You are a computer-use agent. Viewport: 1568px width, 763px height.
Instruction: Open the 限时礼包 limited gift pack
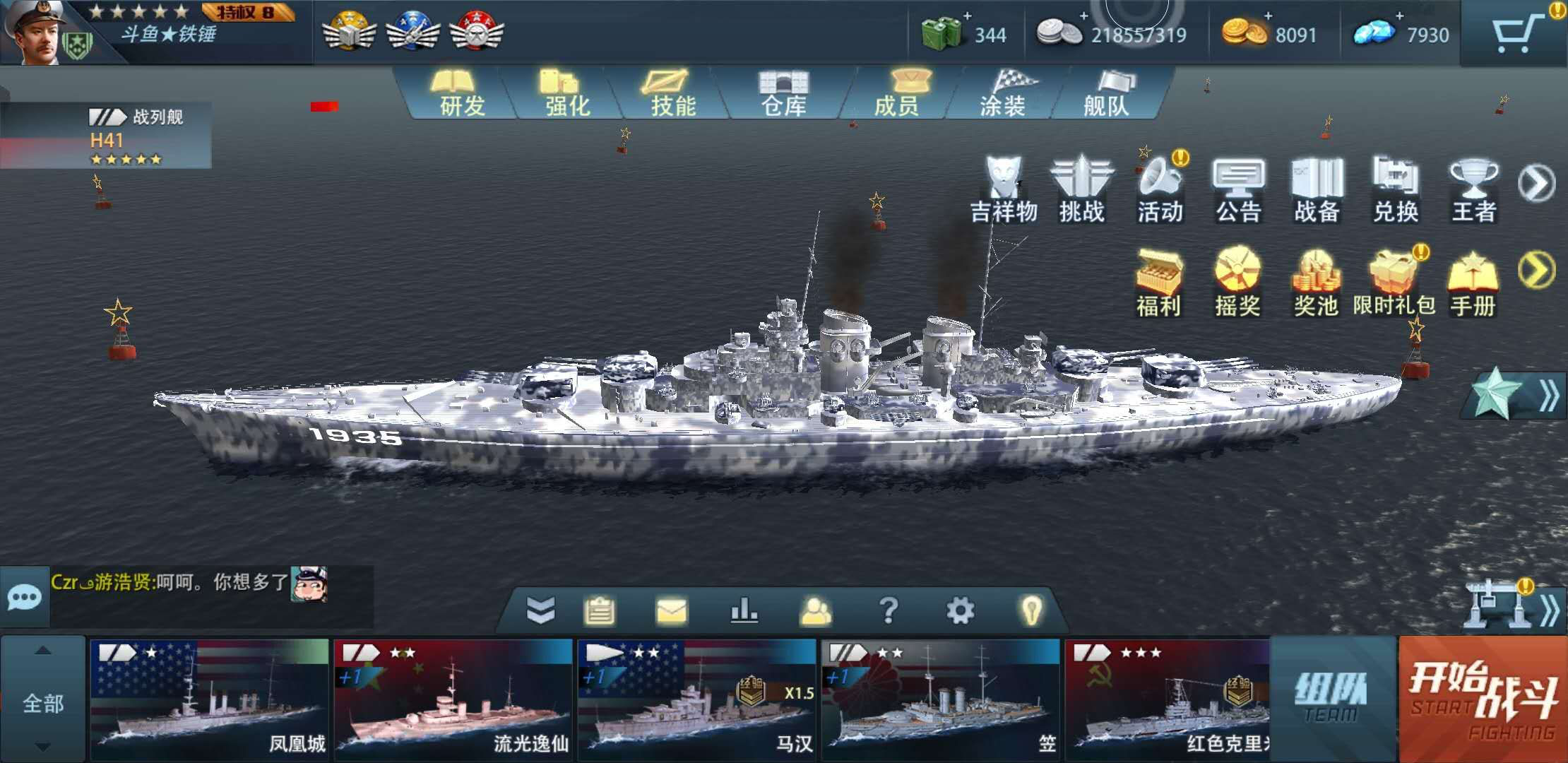tap(1394, 283)
